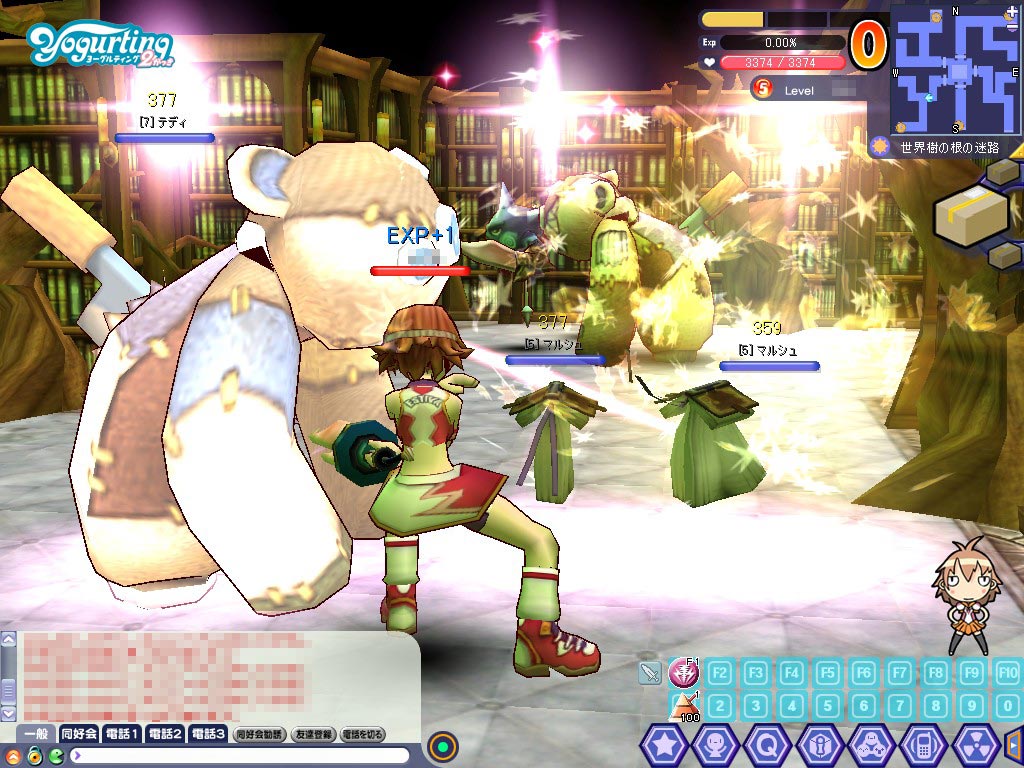Focus the chat text input field

click(x=240, y=755)
